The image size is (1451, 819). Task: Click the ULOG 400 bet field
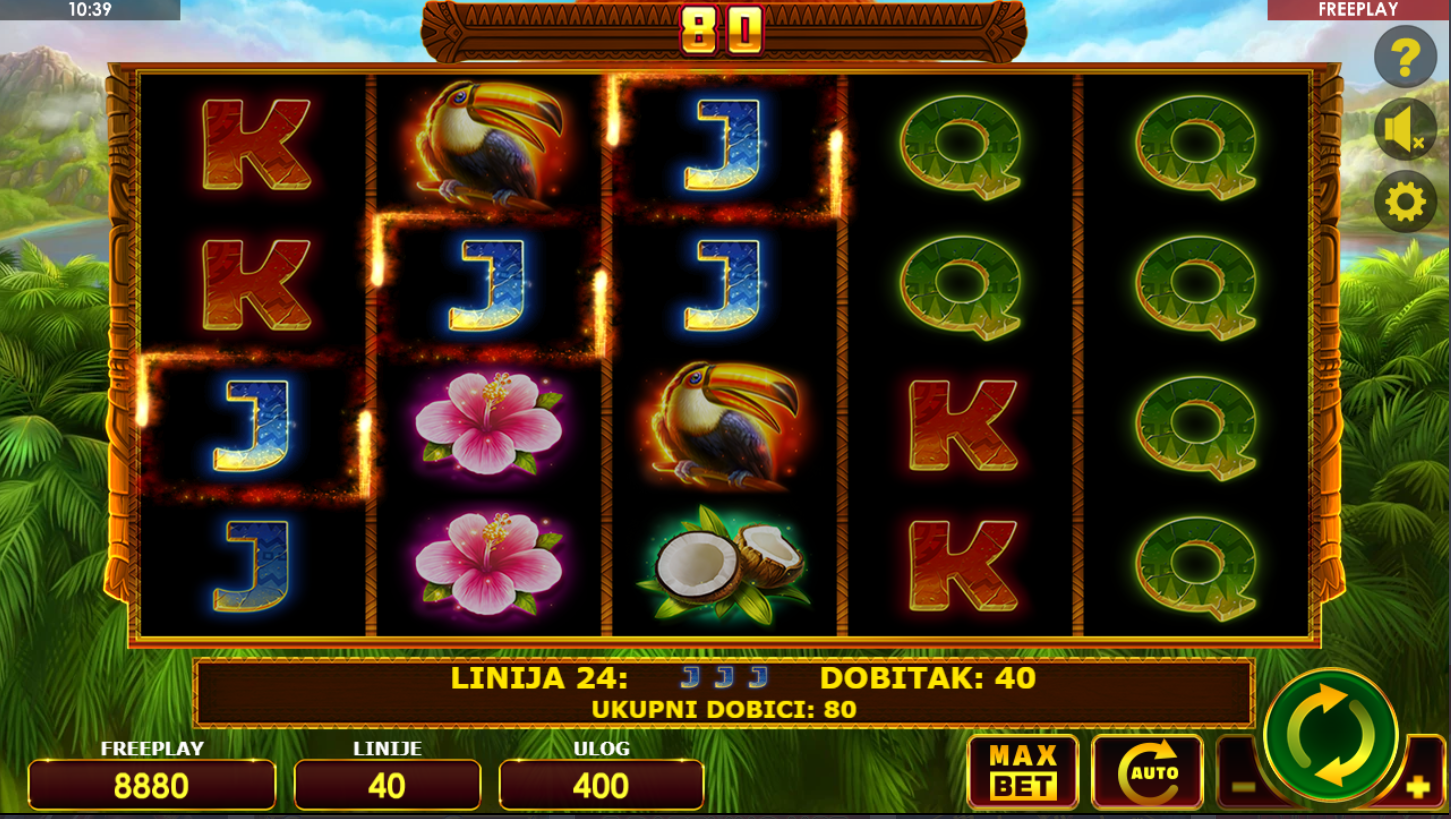point(601,785)
